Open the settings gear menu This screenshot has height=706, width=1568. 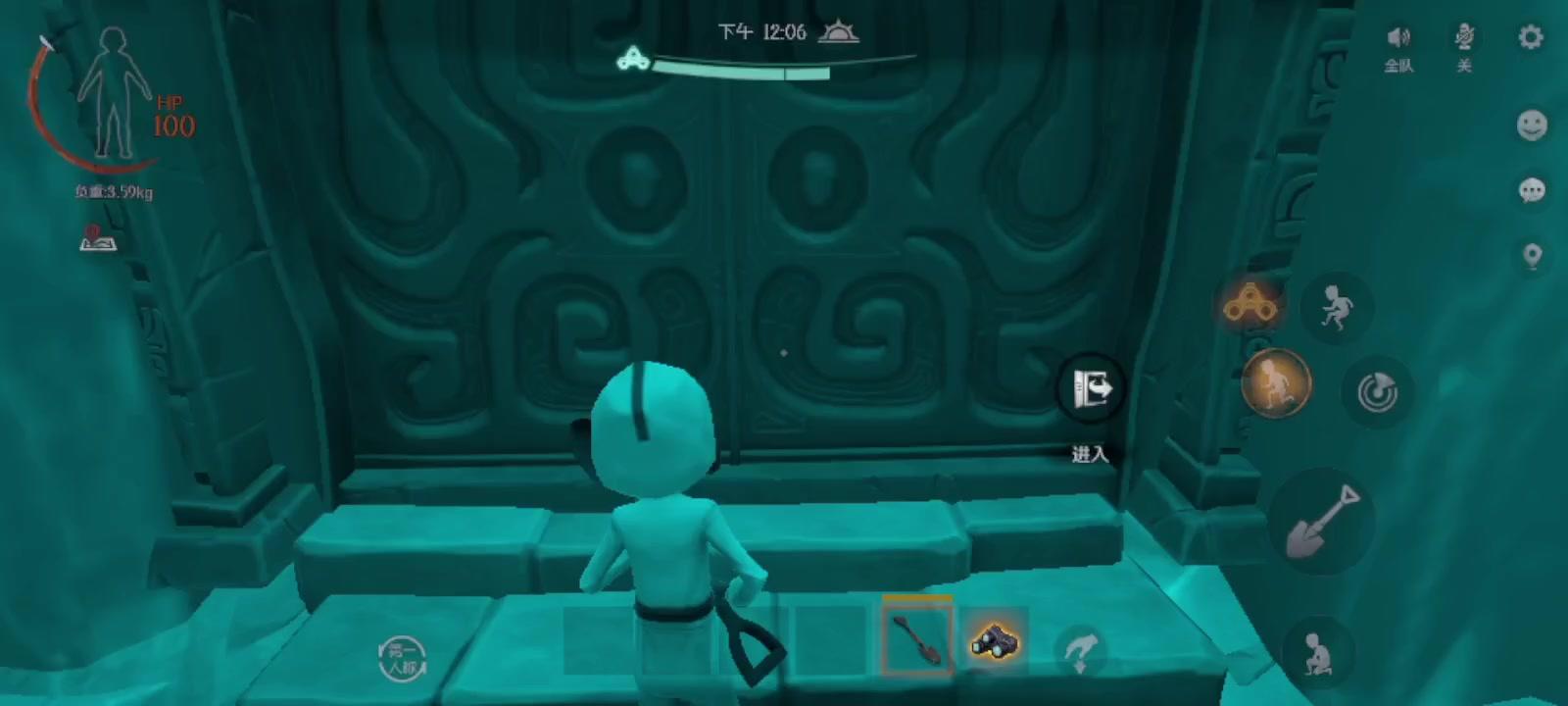point(1531,37)
